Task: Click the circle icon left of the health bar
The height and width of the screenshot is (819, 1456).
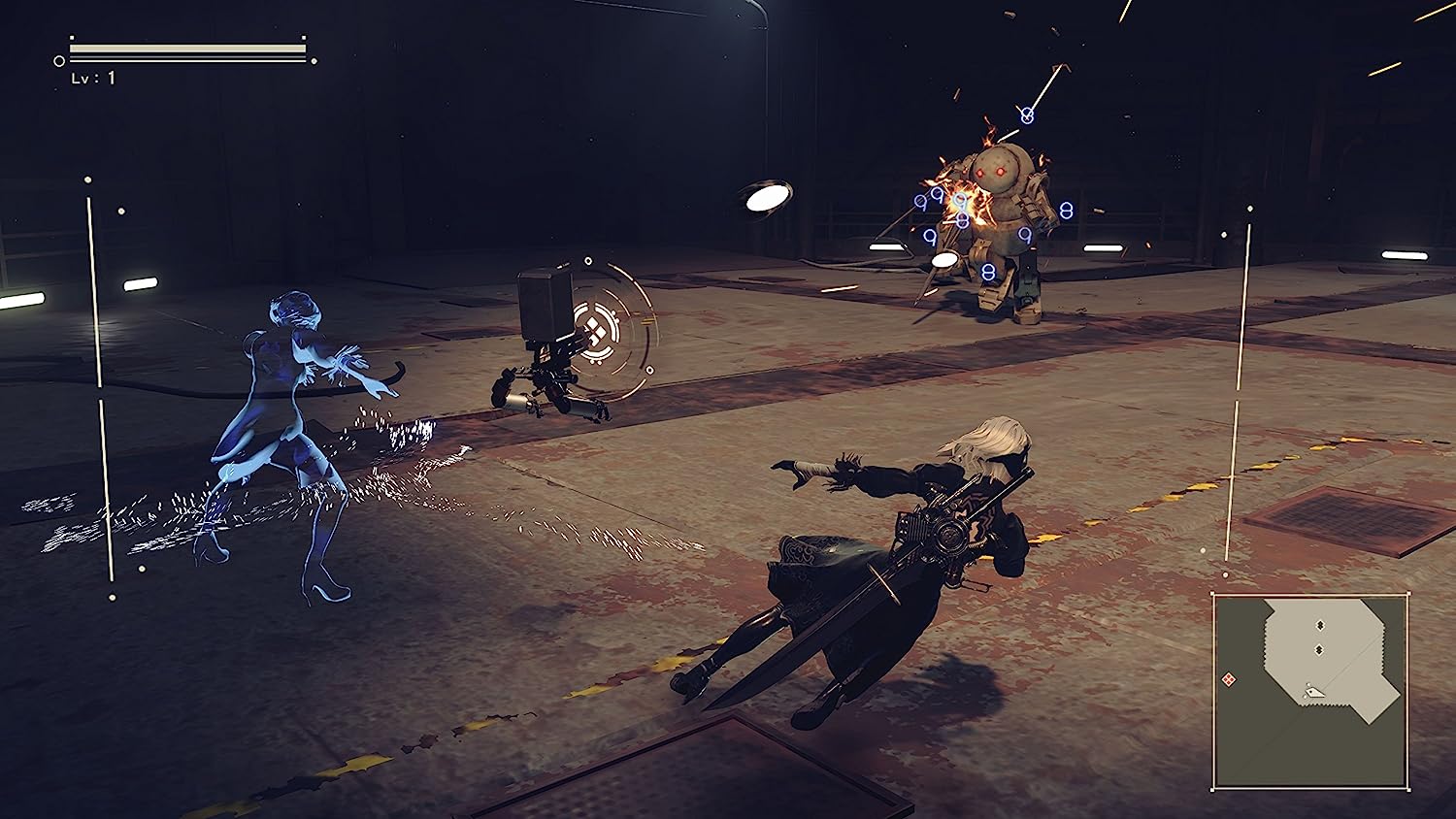Action: click(59, 61)
